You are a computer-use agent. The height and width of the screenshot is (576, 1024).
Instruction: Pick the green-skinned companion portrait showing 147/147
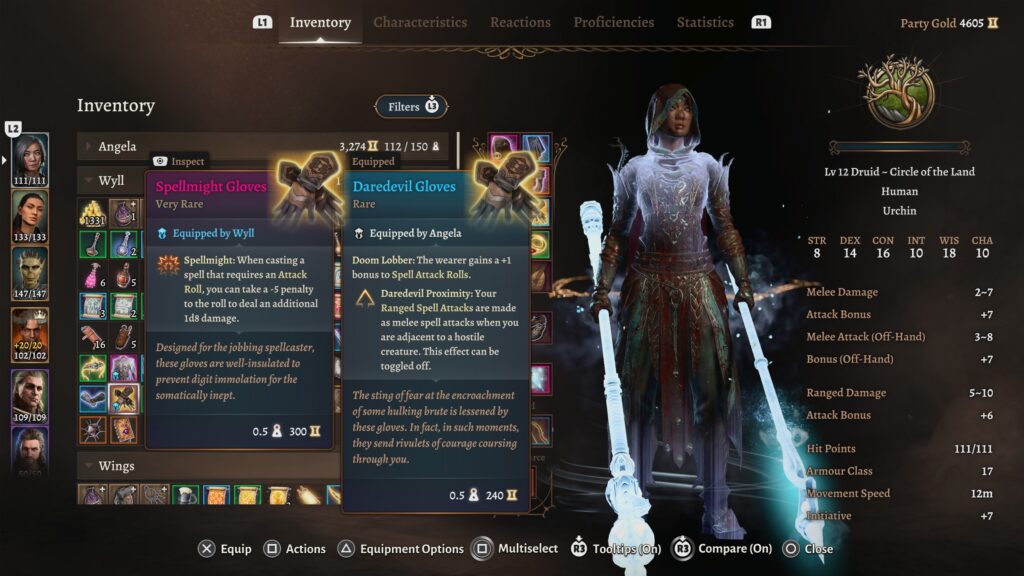(30, 268)
